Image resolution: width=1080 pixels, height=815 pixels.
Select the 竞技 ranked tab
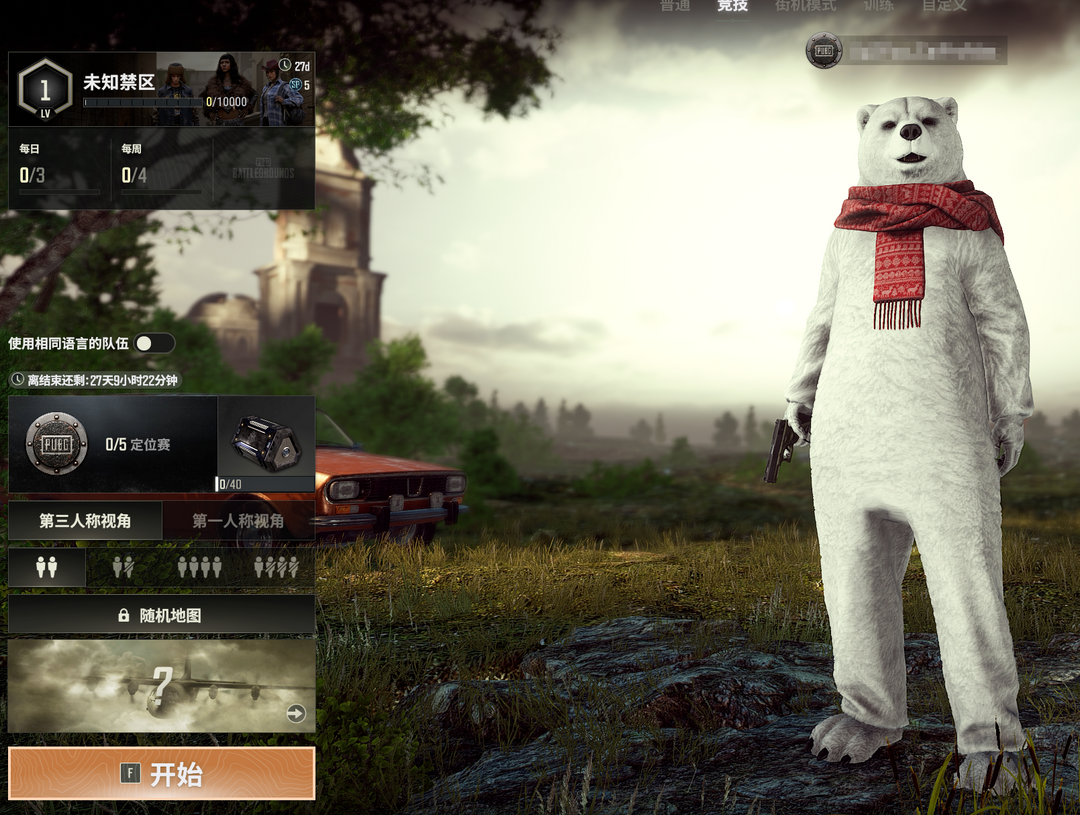click(732, 5)
